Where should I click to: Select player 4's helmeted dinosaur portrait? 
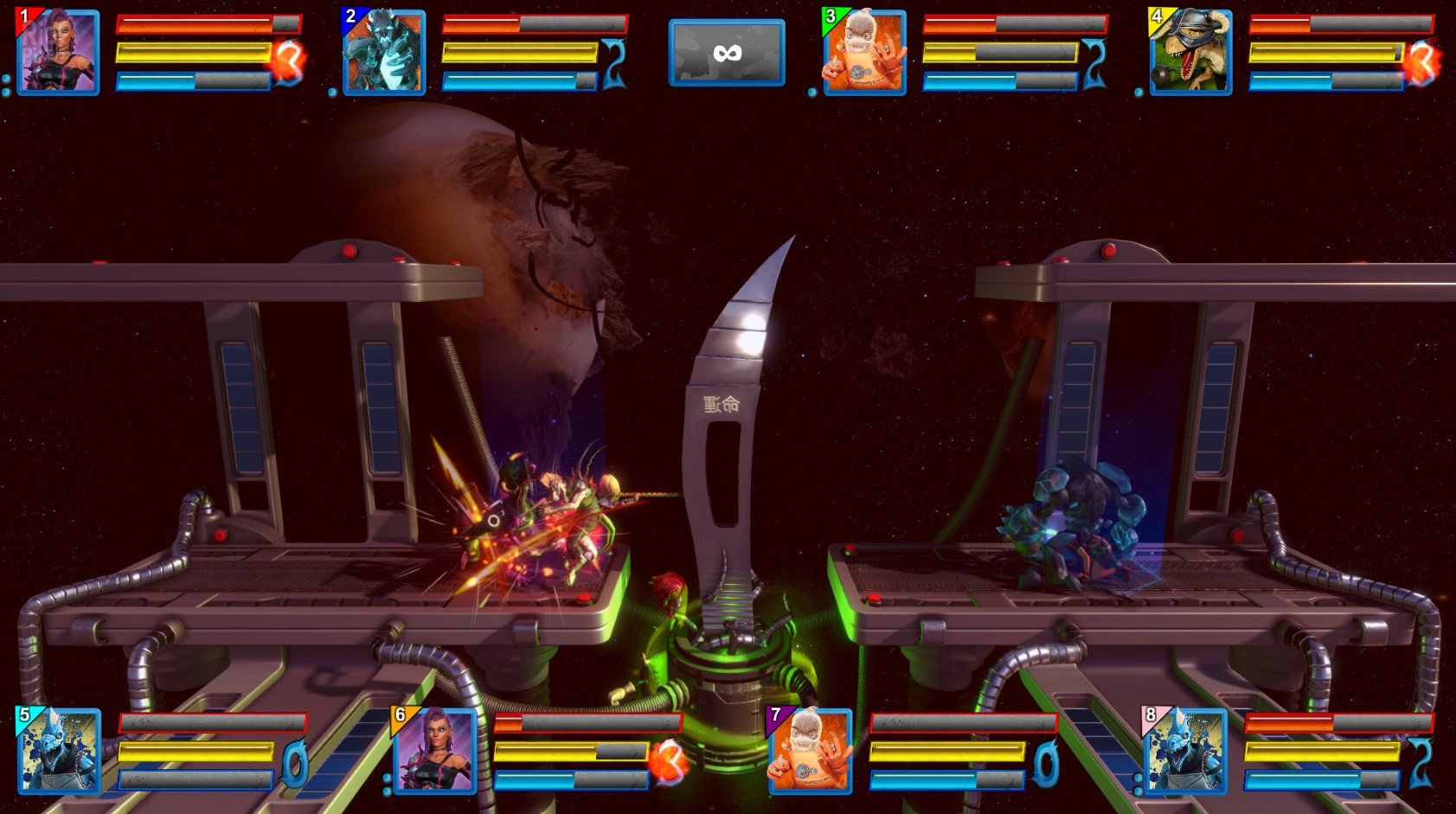[x=1190, y=52]
